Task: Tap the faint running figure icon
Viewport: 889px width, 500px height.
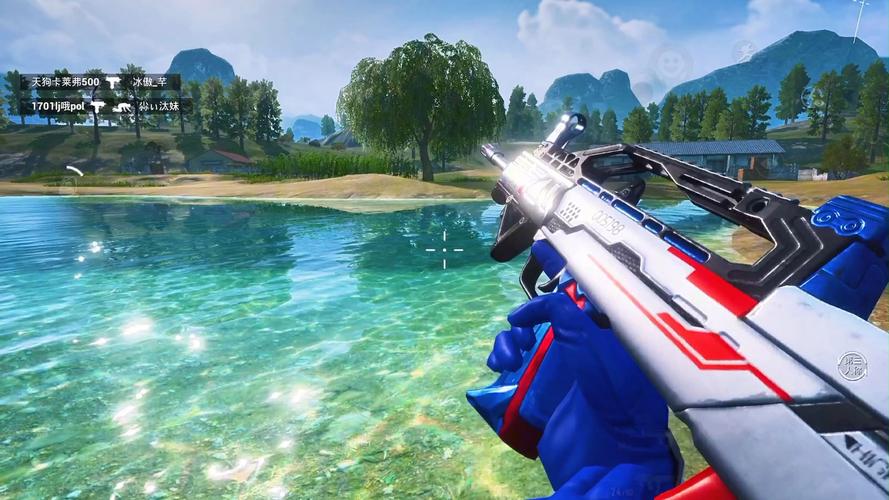Action: click(744, 50)
